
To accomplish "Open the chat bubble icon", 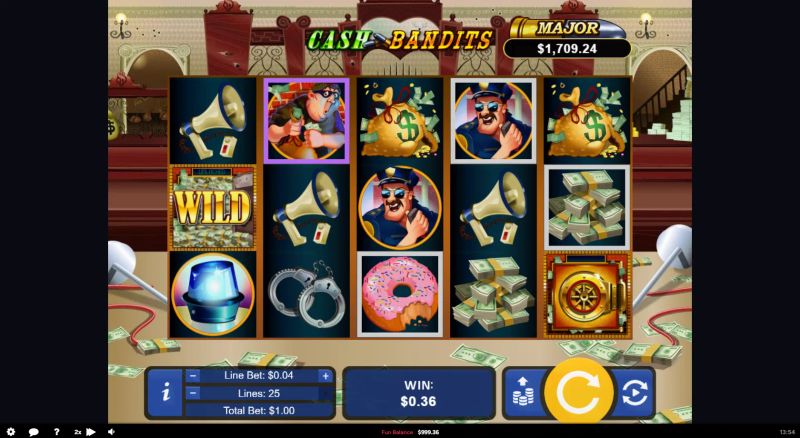I will pos(33,432).
